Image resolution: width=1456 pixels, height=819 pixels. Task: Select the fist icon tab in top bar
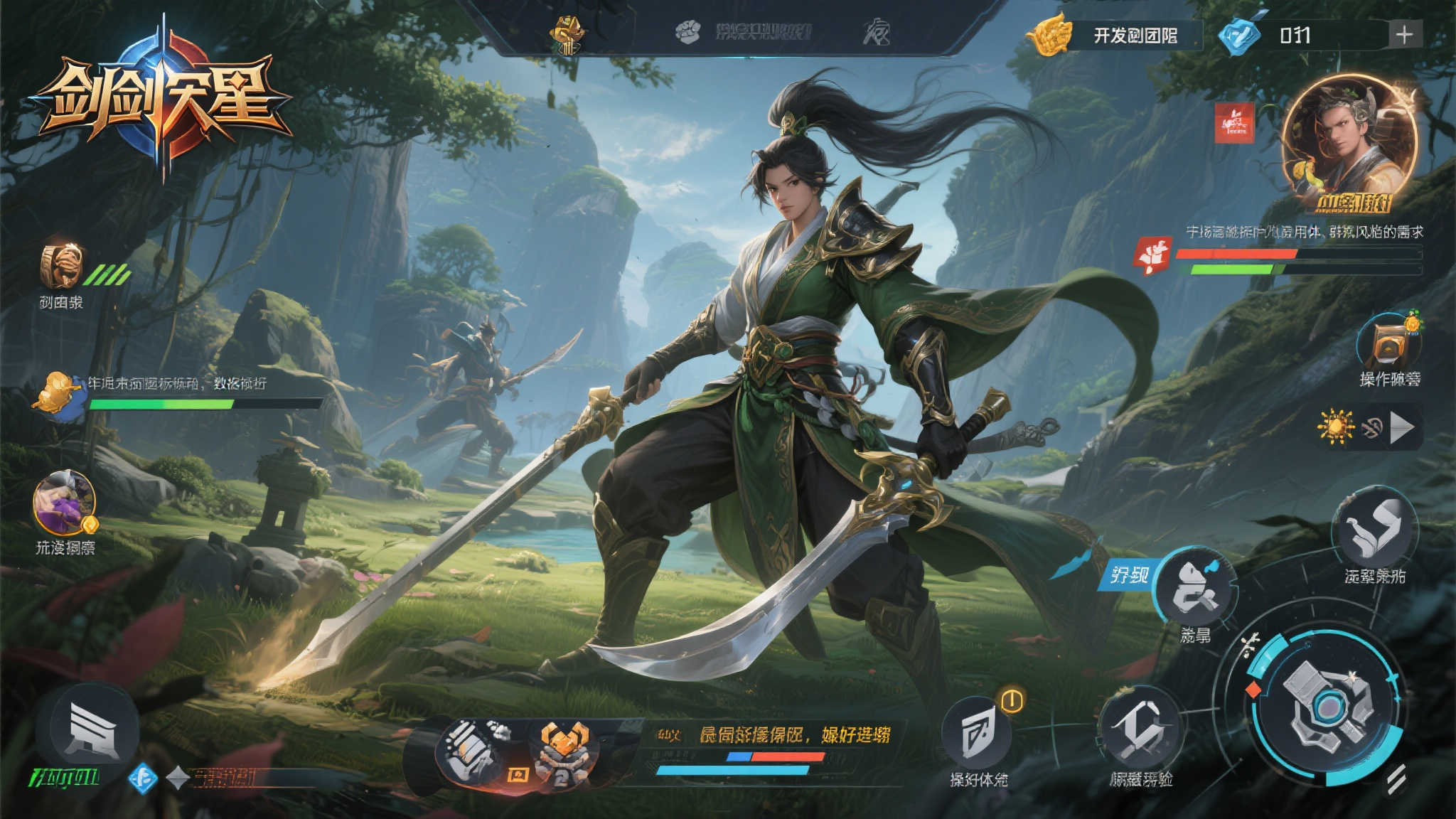[687, 31]
